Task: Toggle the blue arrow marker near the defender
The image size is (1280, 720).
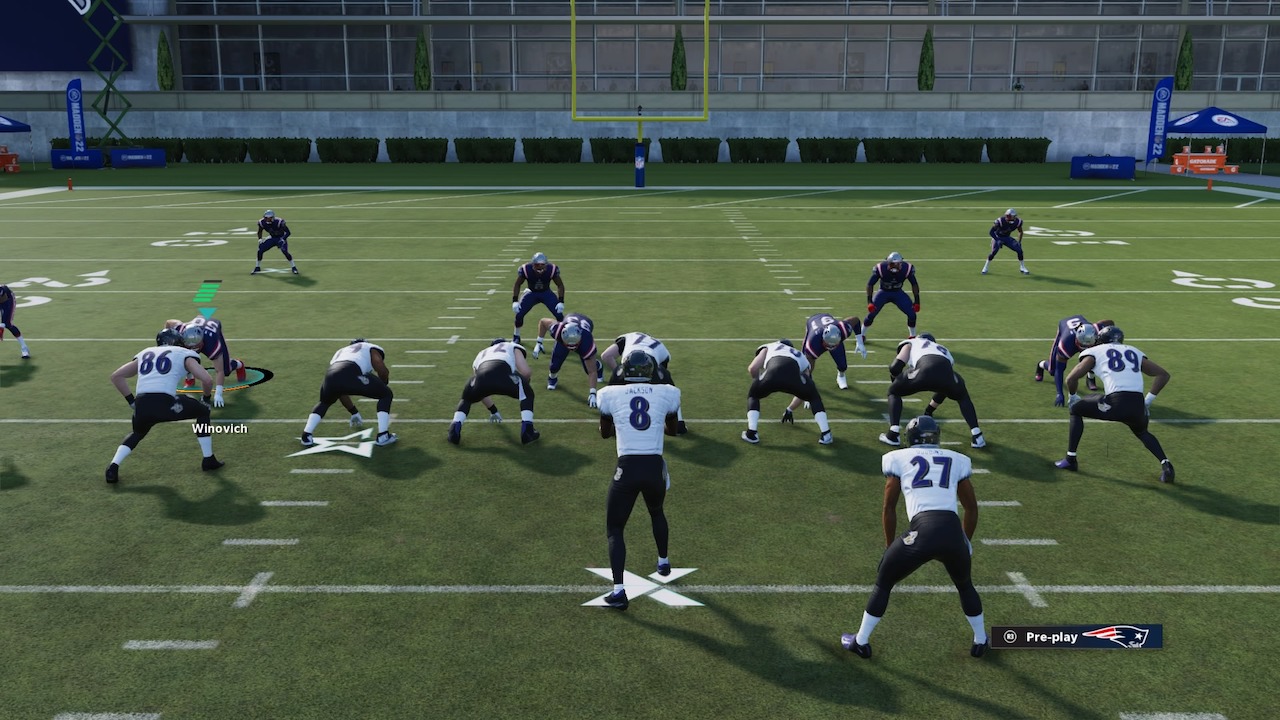Action: pos(206,311)
